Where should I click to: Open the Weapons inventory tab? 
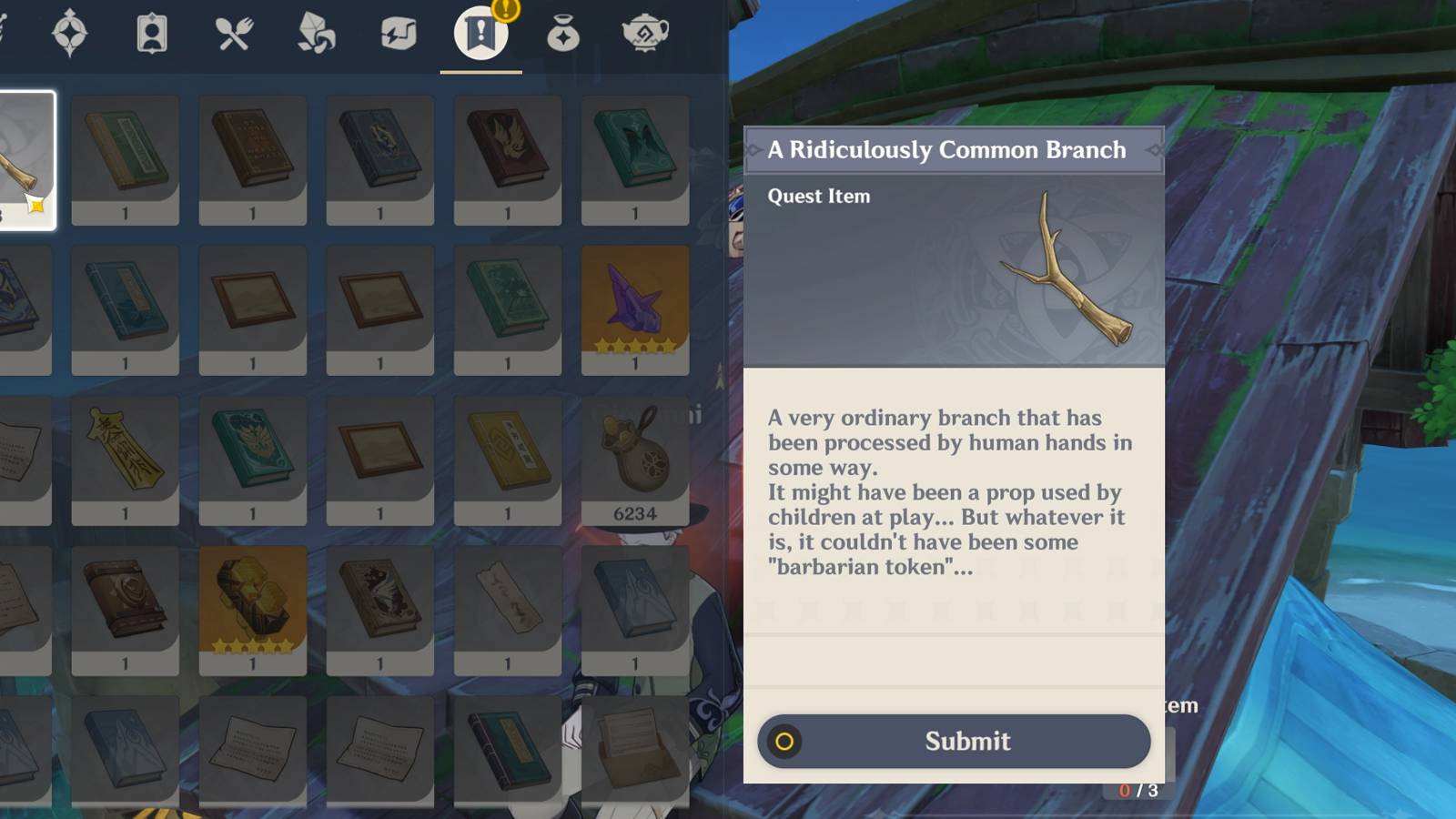(x=5, y=32)
